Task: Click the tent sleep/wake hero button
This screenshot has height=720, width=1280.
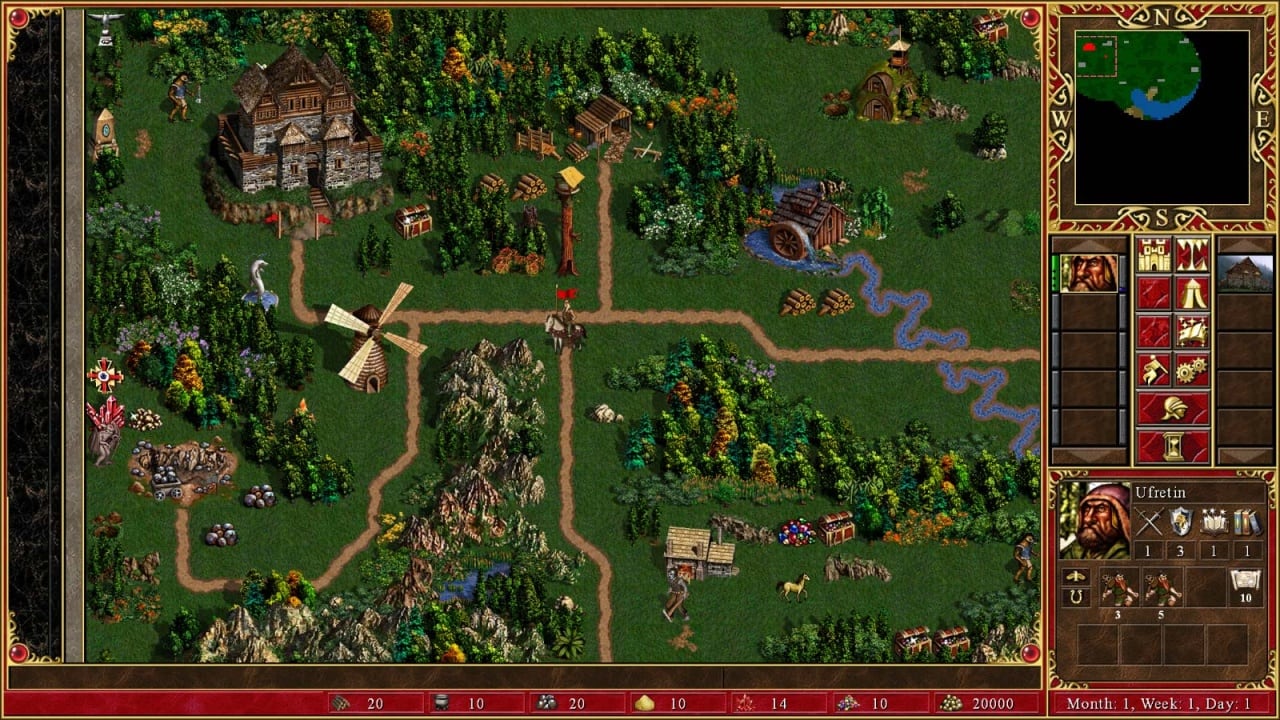Action: (1192, 293)
